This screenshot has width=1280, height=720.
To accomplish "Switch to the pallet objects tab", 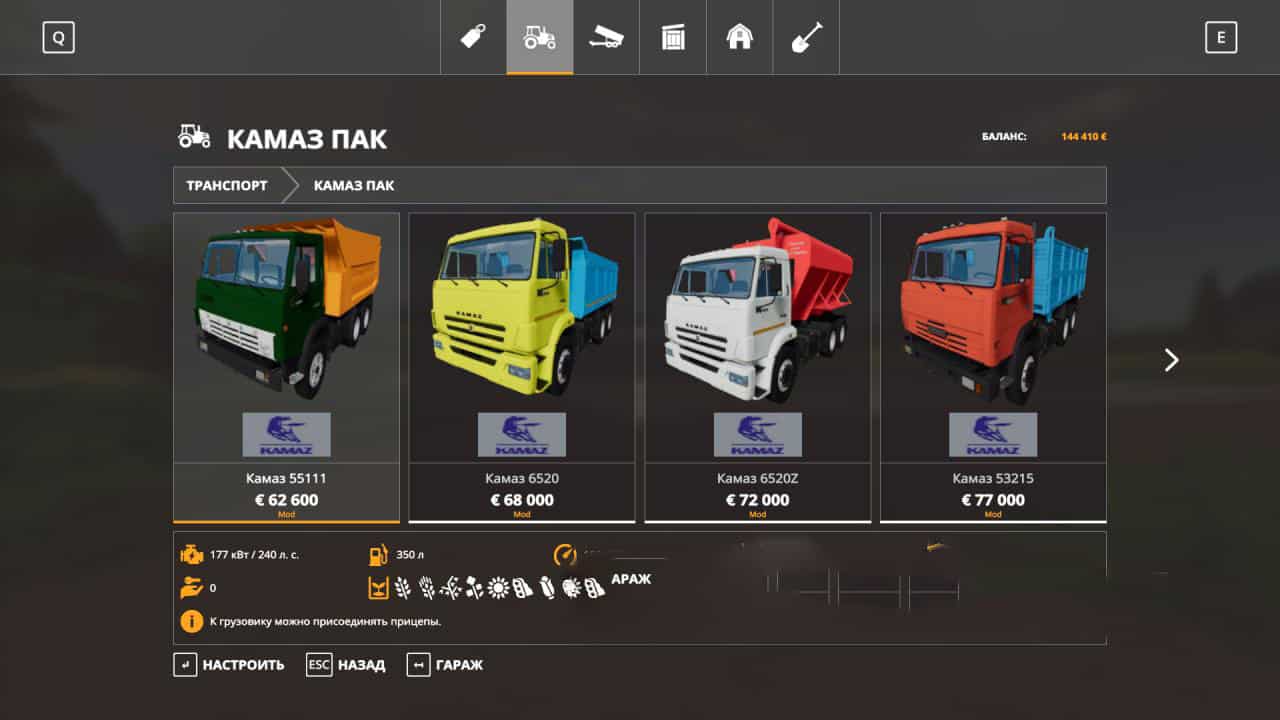I will 673,37.
